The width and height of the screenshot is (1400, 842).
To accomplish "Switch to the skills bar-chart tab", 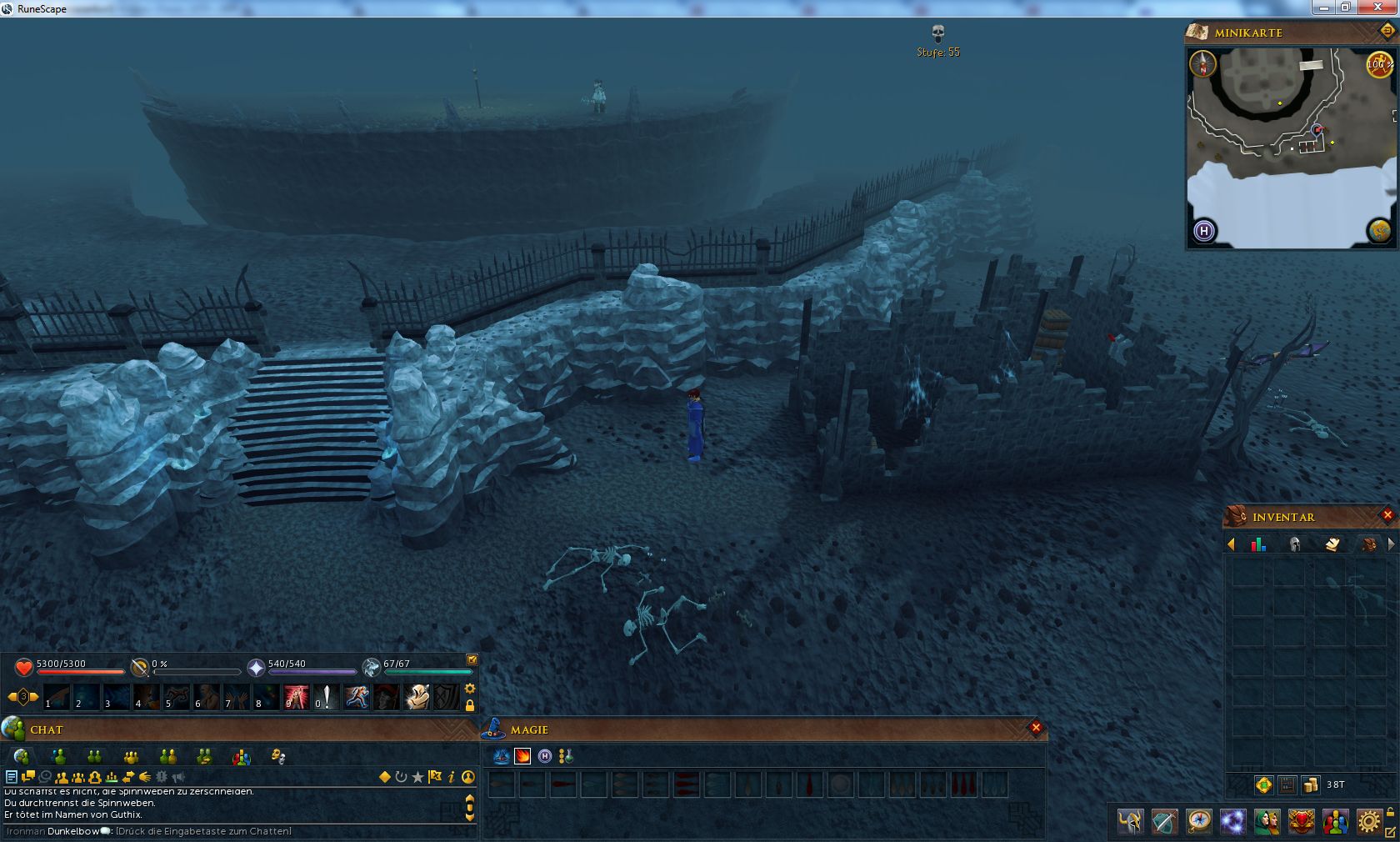I will click(x=1258, y=544).
